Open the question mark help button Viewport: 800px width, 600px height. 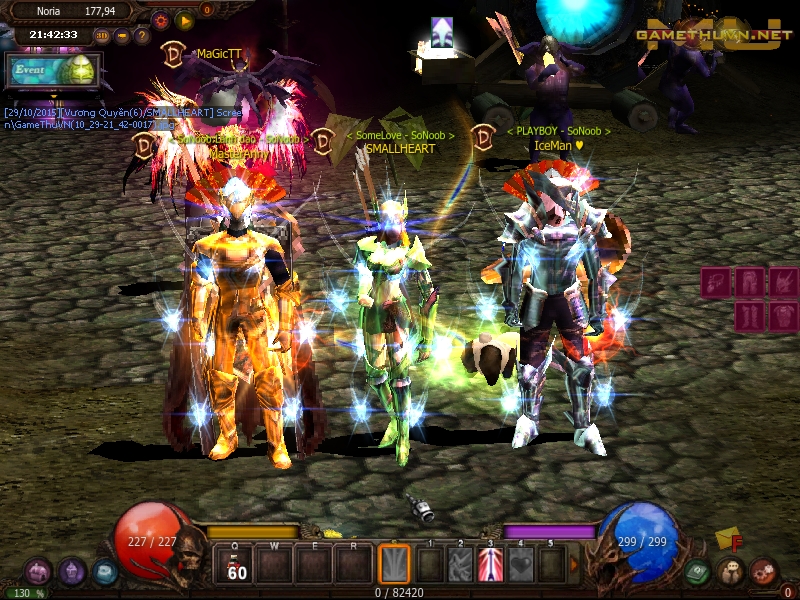click(x=142, y=36)
